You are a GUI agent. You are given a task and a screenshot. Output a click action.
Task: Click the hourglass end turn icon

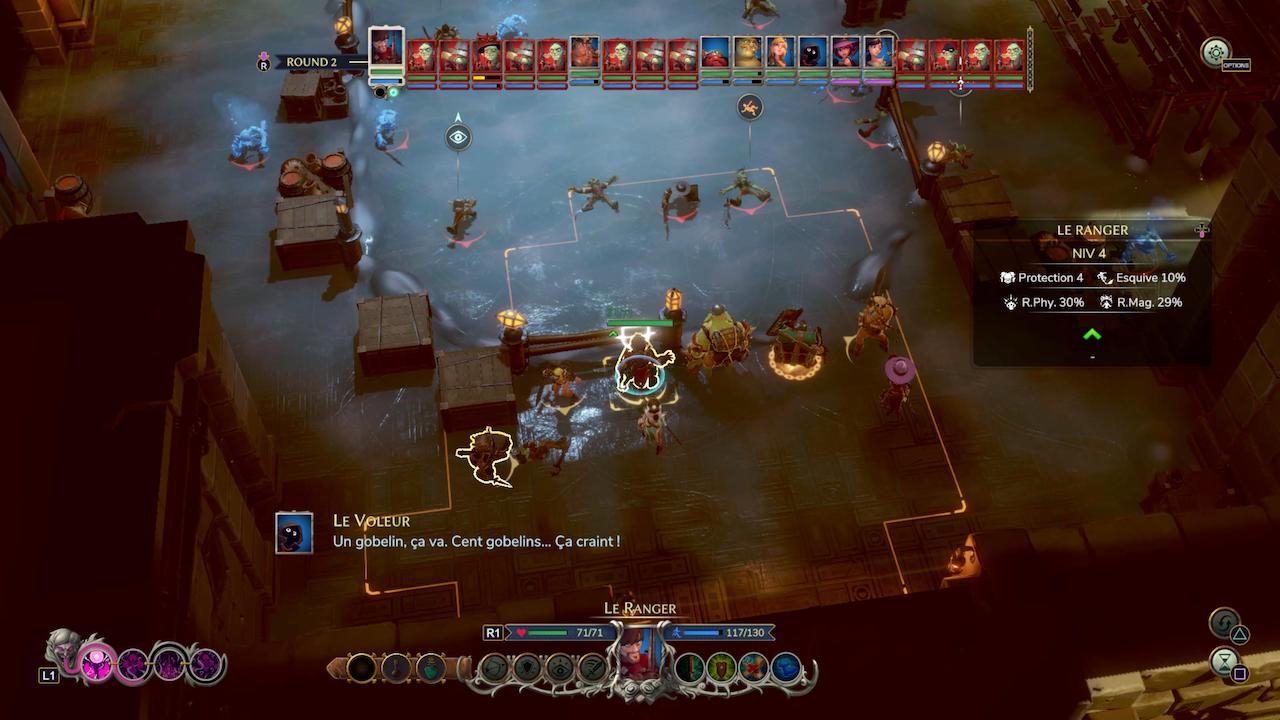coord(1224,661)
